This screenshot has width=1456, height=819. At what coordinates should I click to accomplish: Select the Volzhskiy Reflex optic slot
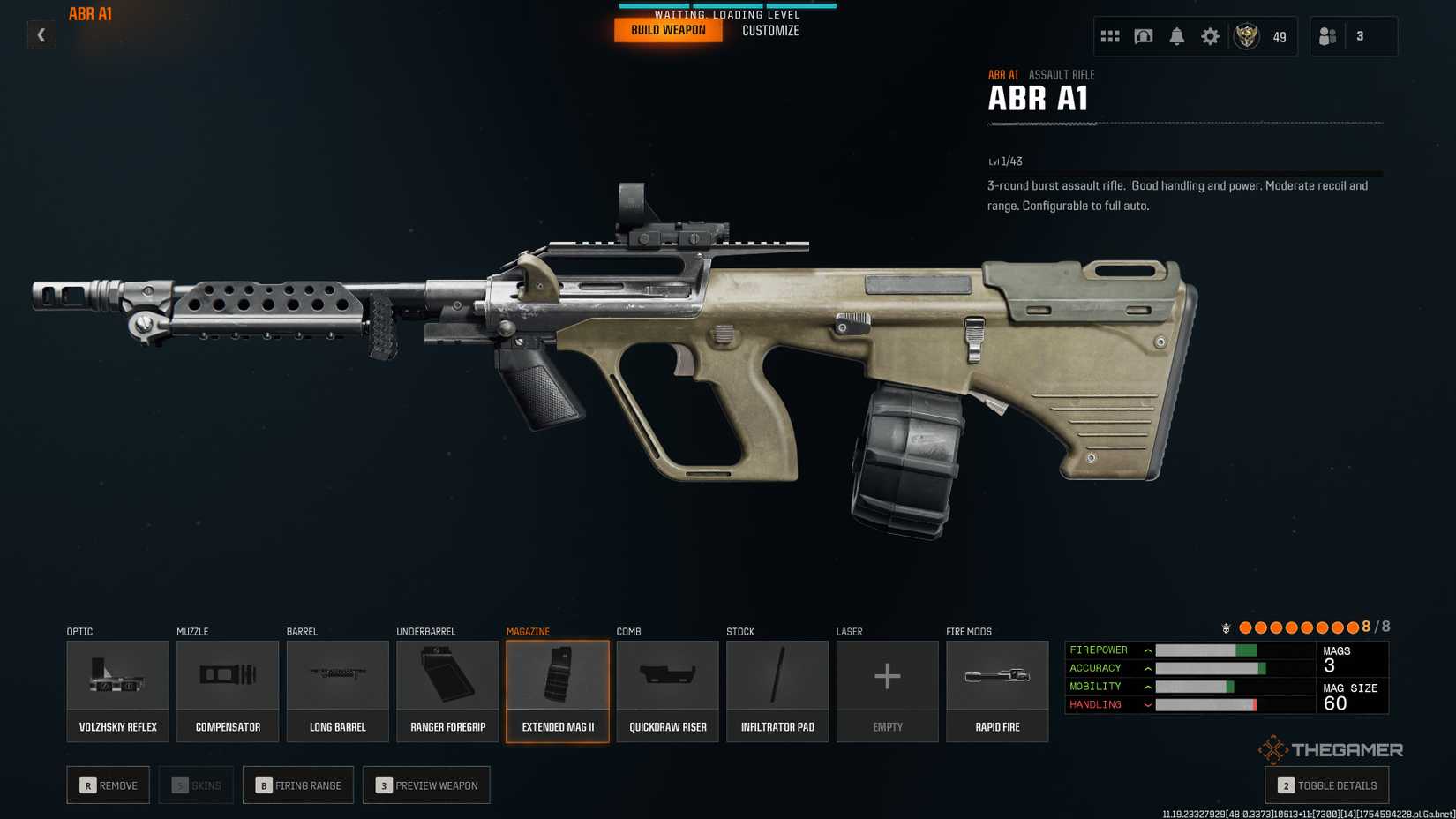point(117,691)
